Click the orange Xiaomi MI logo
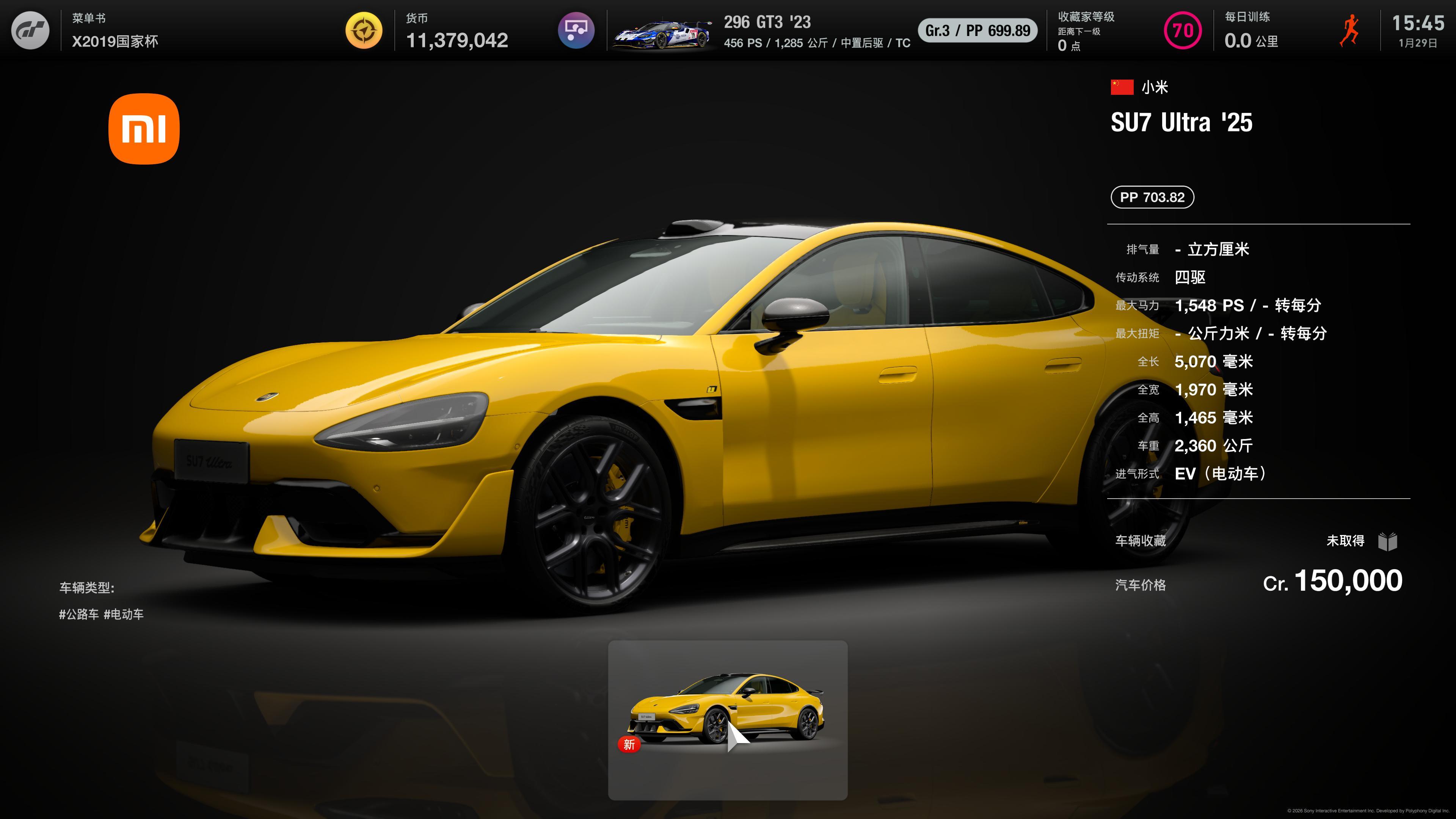Image resolution: width=1456 pixels, height=819 pixels. [144, 129]
